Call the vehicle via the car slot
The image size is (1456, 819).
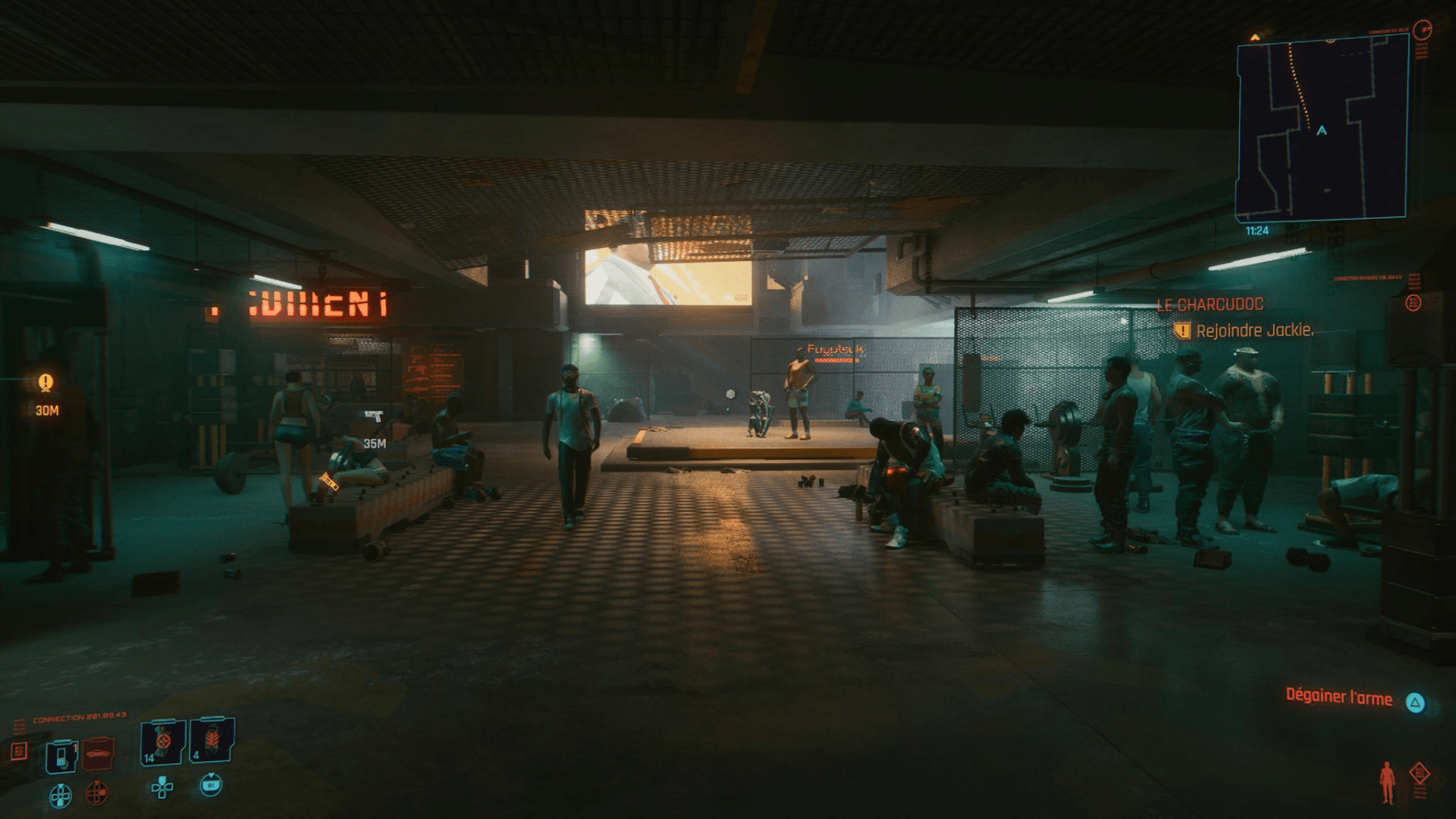99,753
